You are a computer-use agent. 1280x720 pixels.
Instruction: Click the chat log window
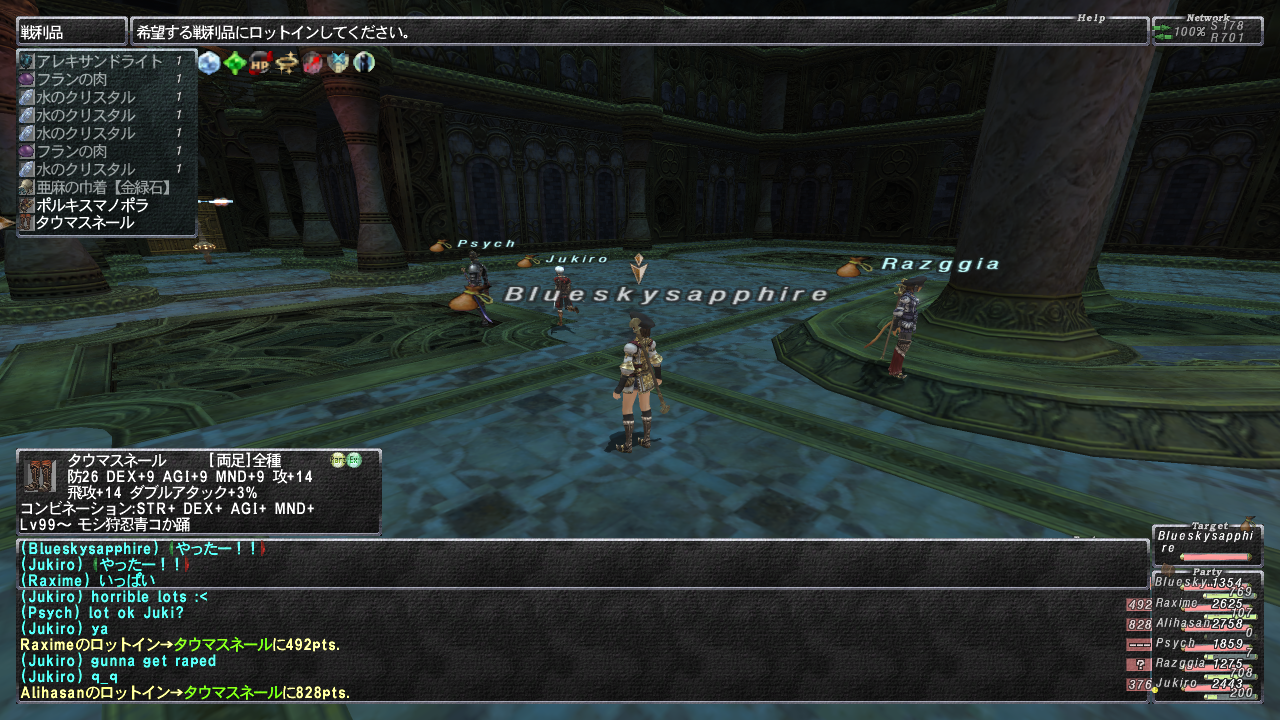[x=582, y=620]
